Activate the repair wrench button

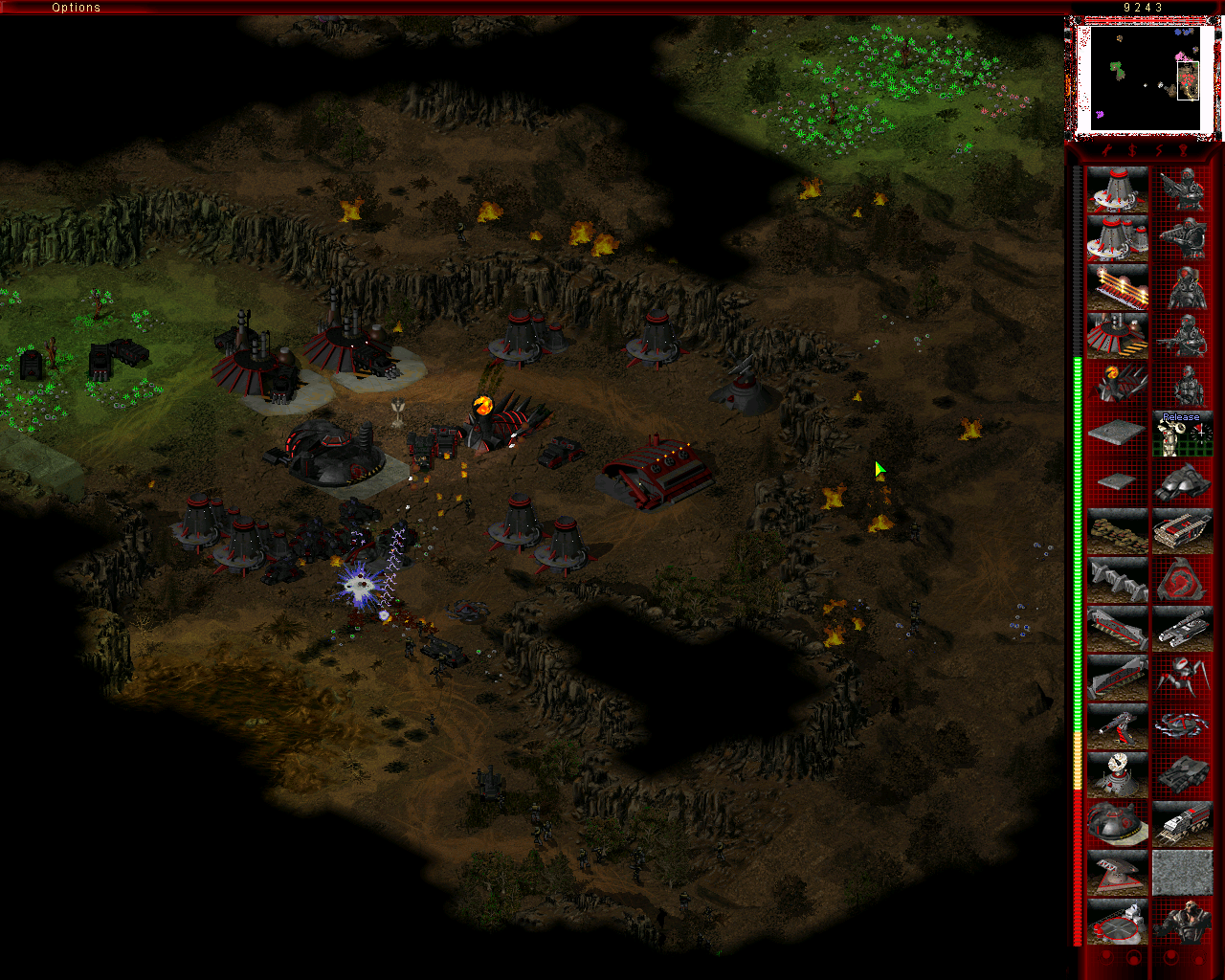tap(1107, 150)
